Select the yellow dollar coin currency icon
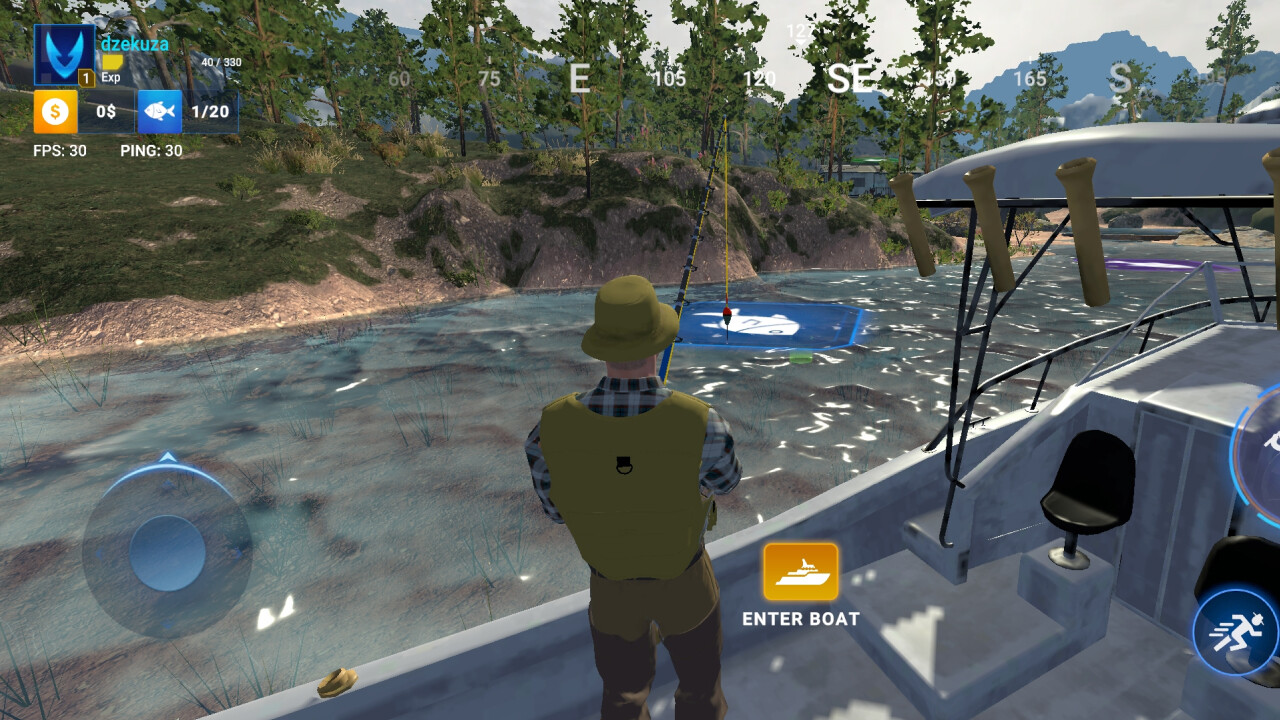This screenshot has width=1280, height=720. pos(54,110)
